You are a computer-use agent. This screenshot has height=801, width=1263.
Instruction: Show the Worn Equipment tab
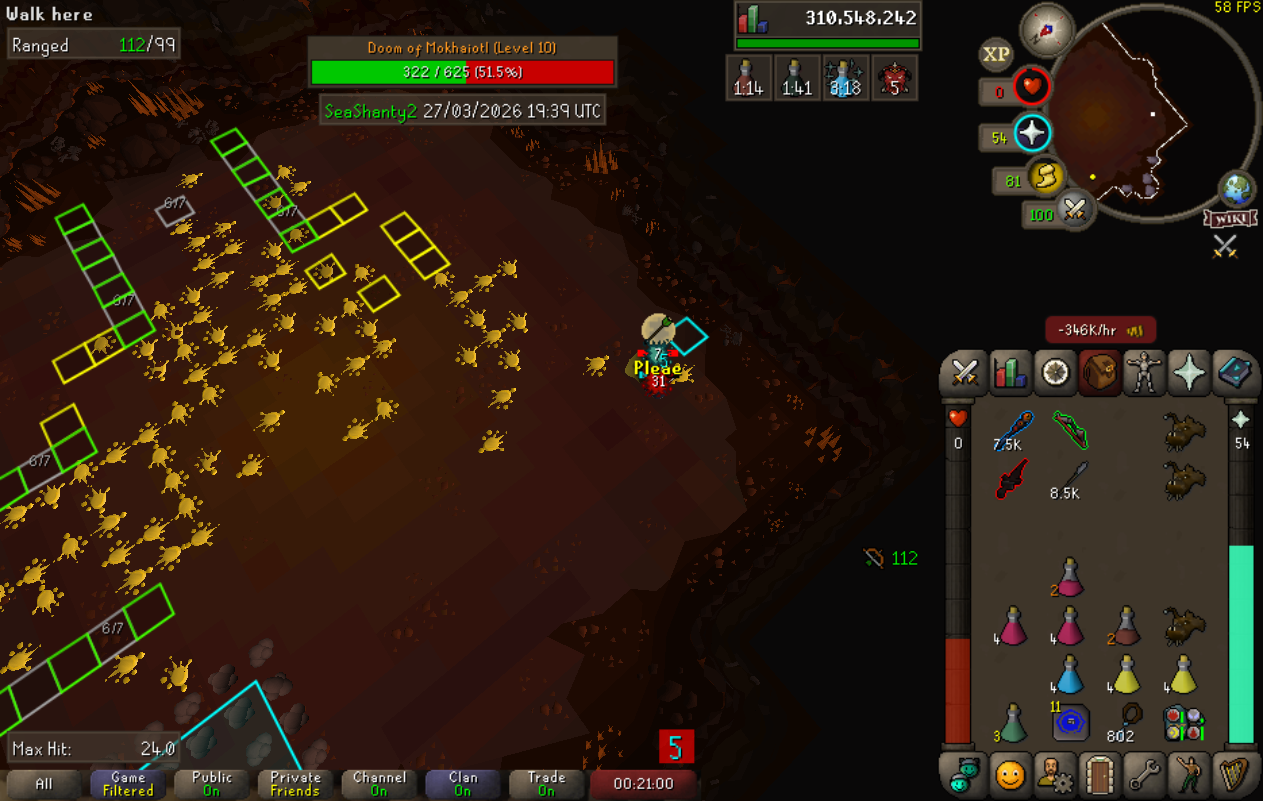[1144, 373]
